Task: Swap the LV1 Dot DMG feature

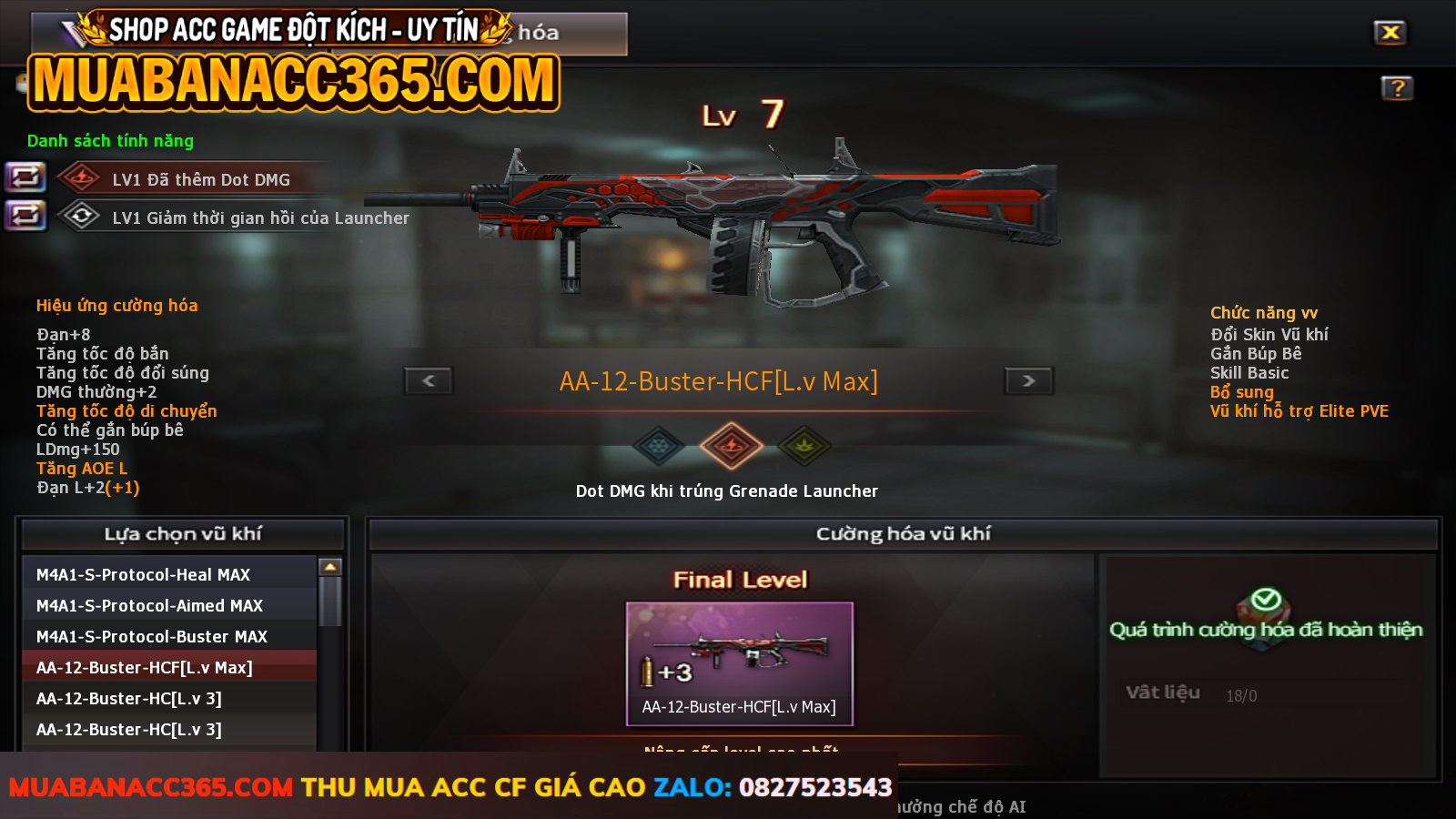Action: tap(25, 177)
